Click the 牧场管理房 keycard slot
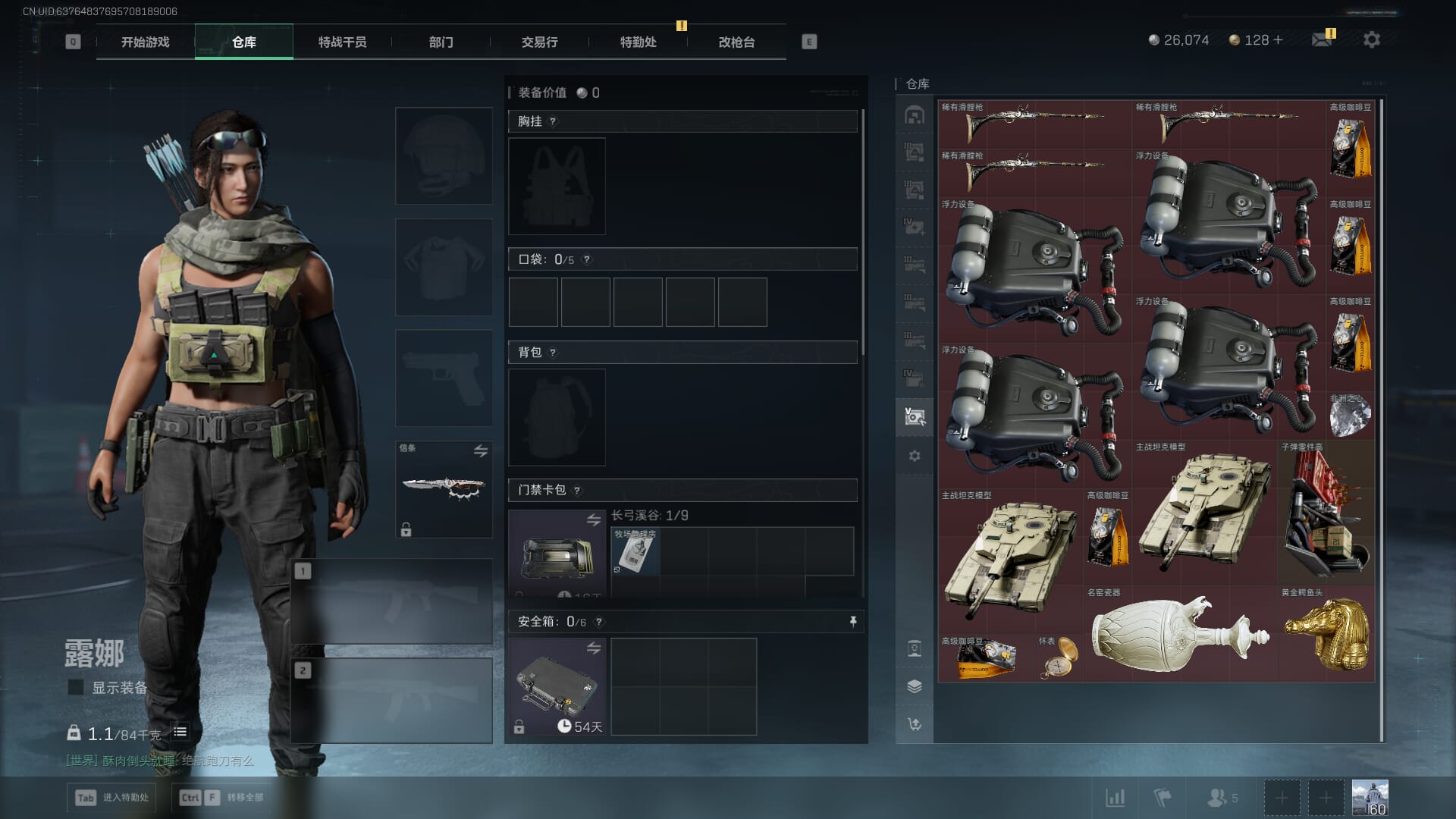Viewport: 1456px width, 819px height. click(635, 551)
